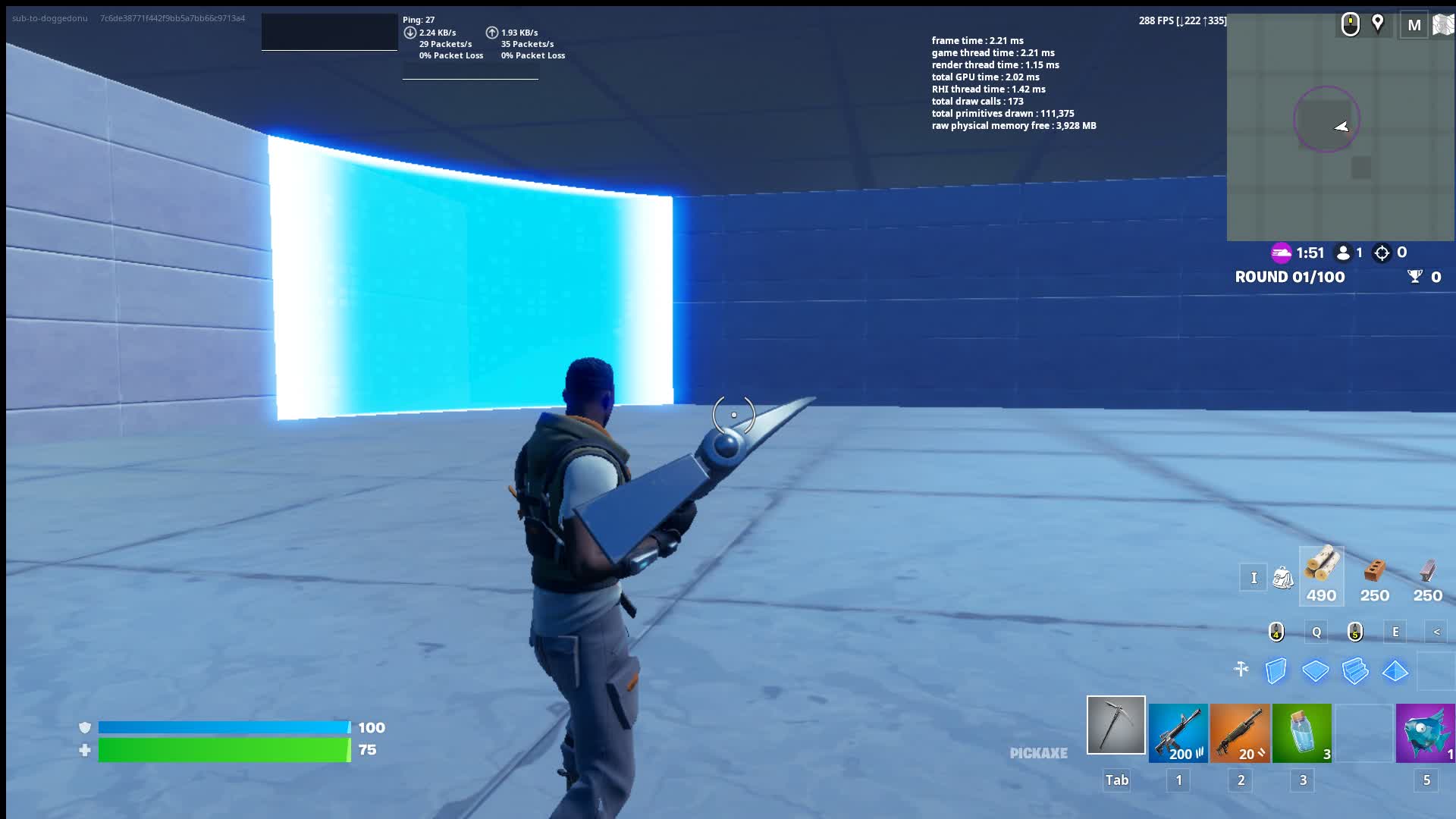
Task: Select the edit tool icon
Action: (1241, 669)
